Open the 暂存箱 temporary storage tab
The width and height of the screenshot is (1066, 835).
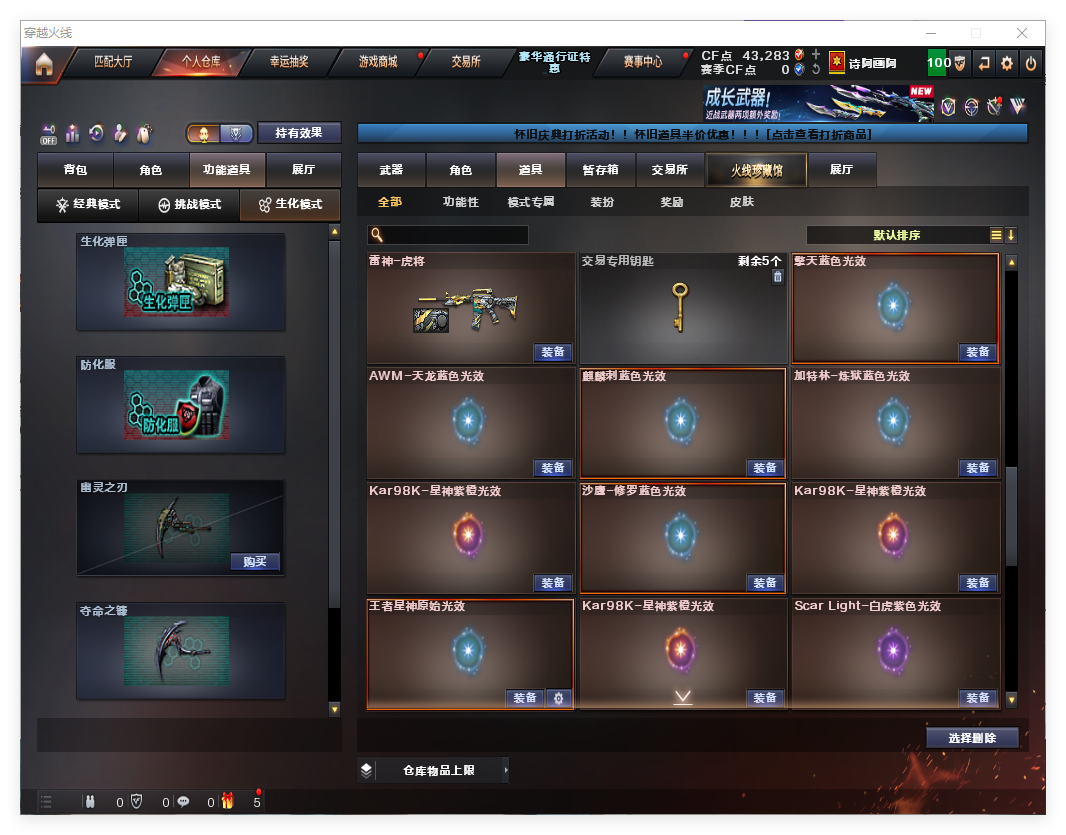600,170
